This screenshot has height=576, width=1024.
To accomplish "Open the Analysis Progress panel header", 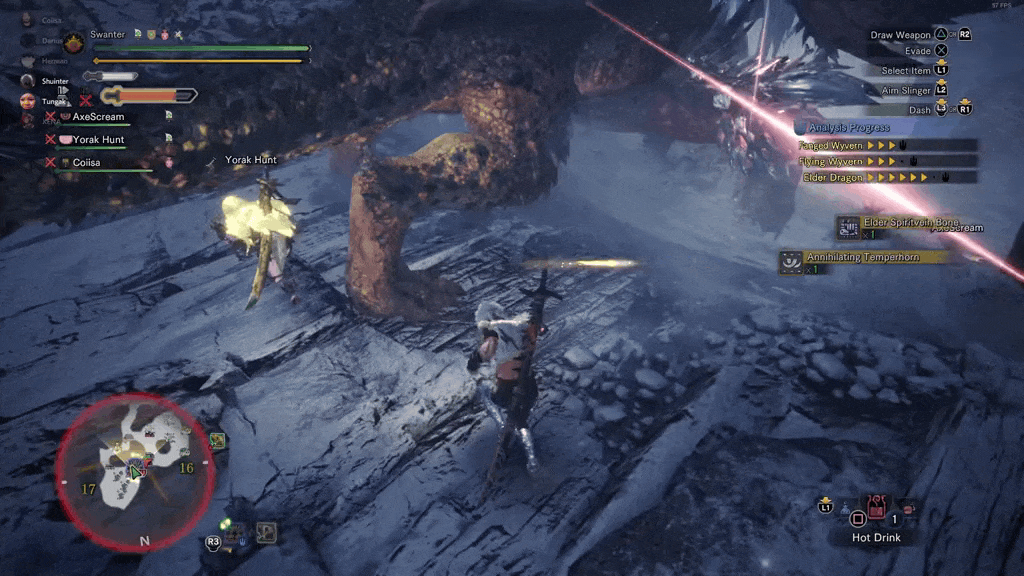I will 849,128.
